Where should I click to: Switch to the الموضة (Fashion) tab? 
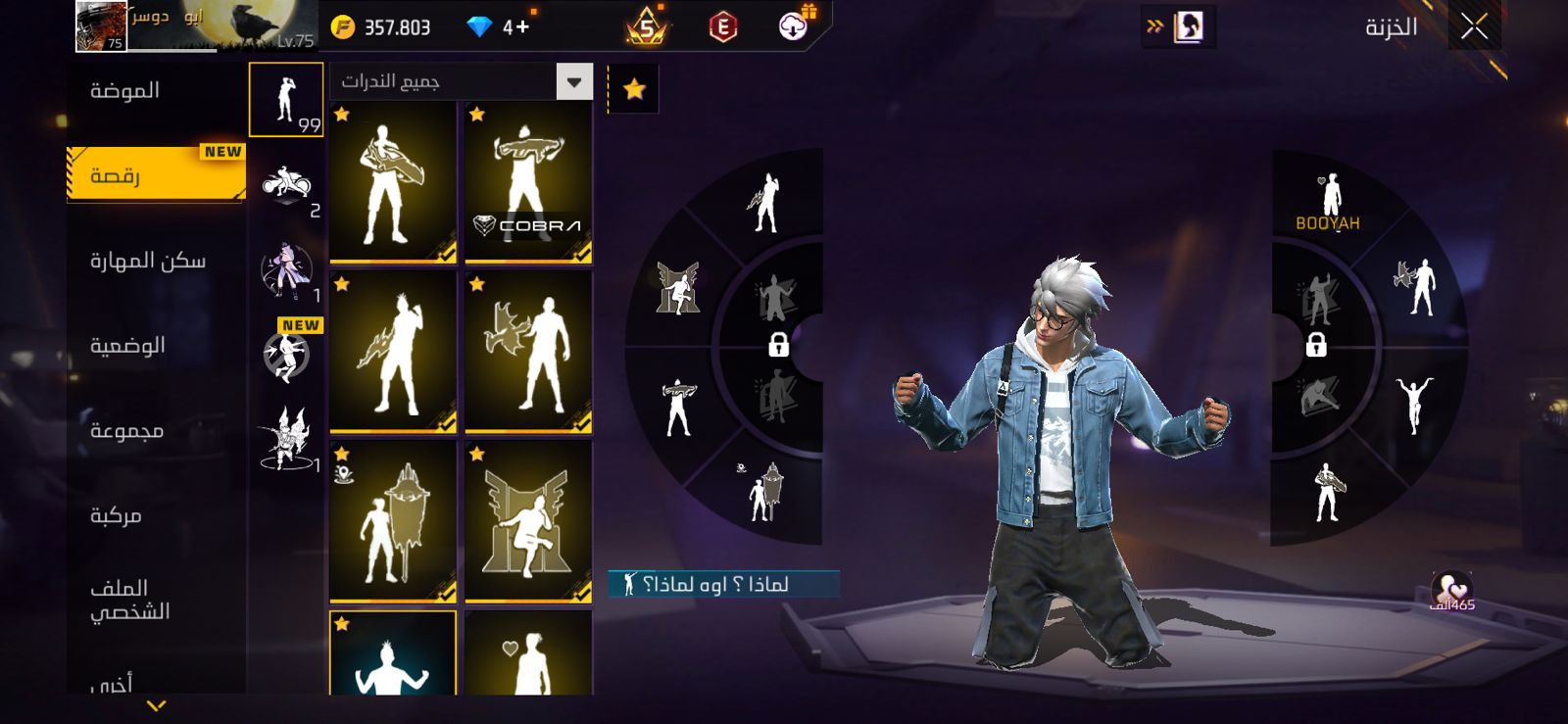124,91
